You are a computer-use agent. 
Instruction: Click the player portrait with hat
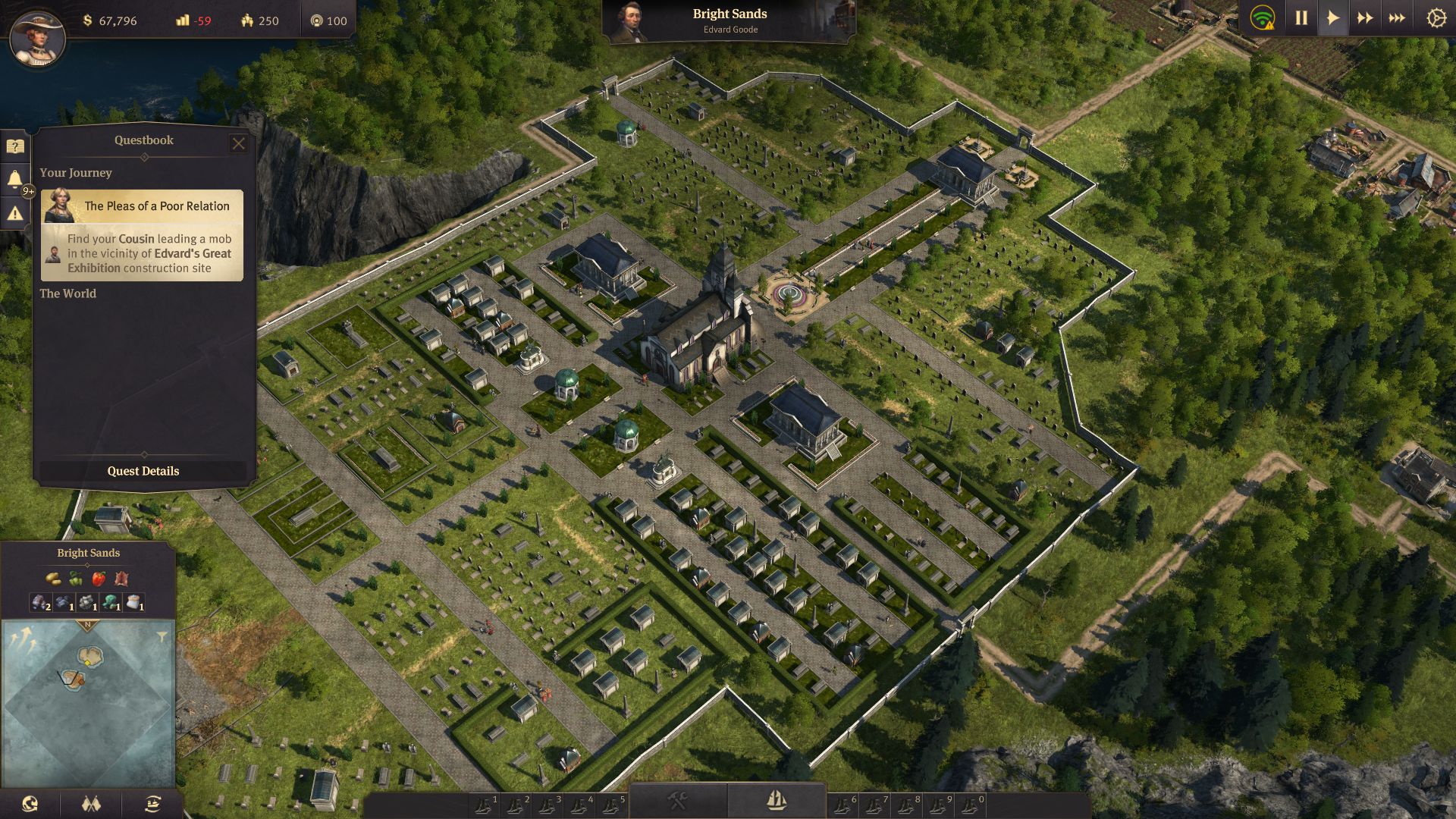(37, 38)
